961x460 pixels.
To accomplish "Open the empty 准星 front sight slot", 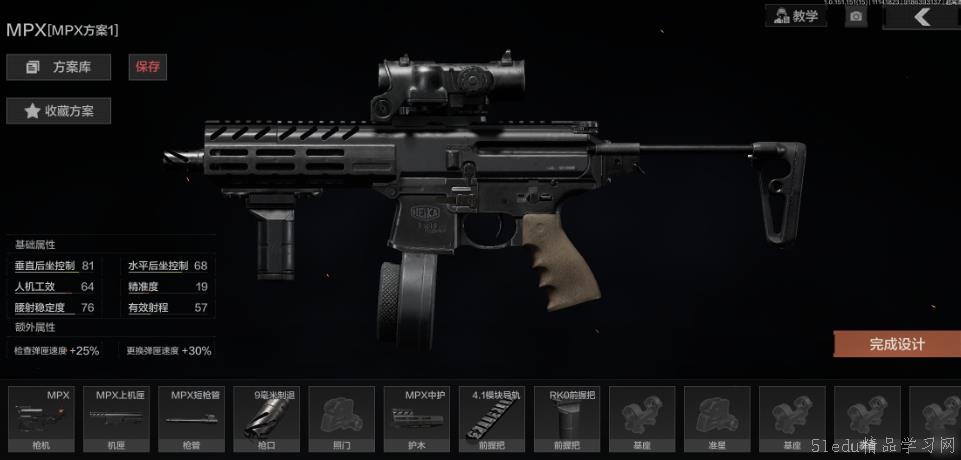I will tap(716, 419).
